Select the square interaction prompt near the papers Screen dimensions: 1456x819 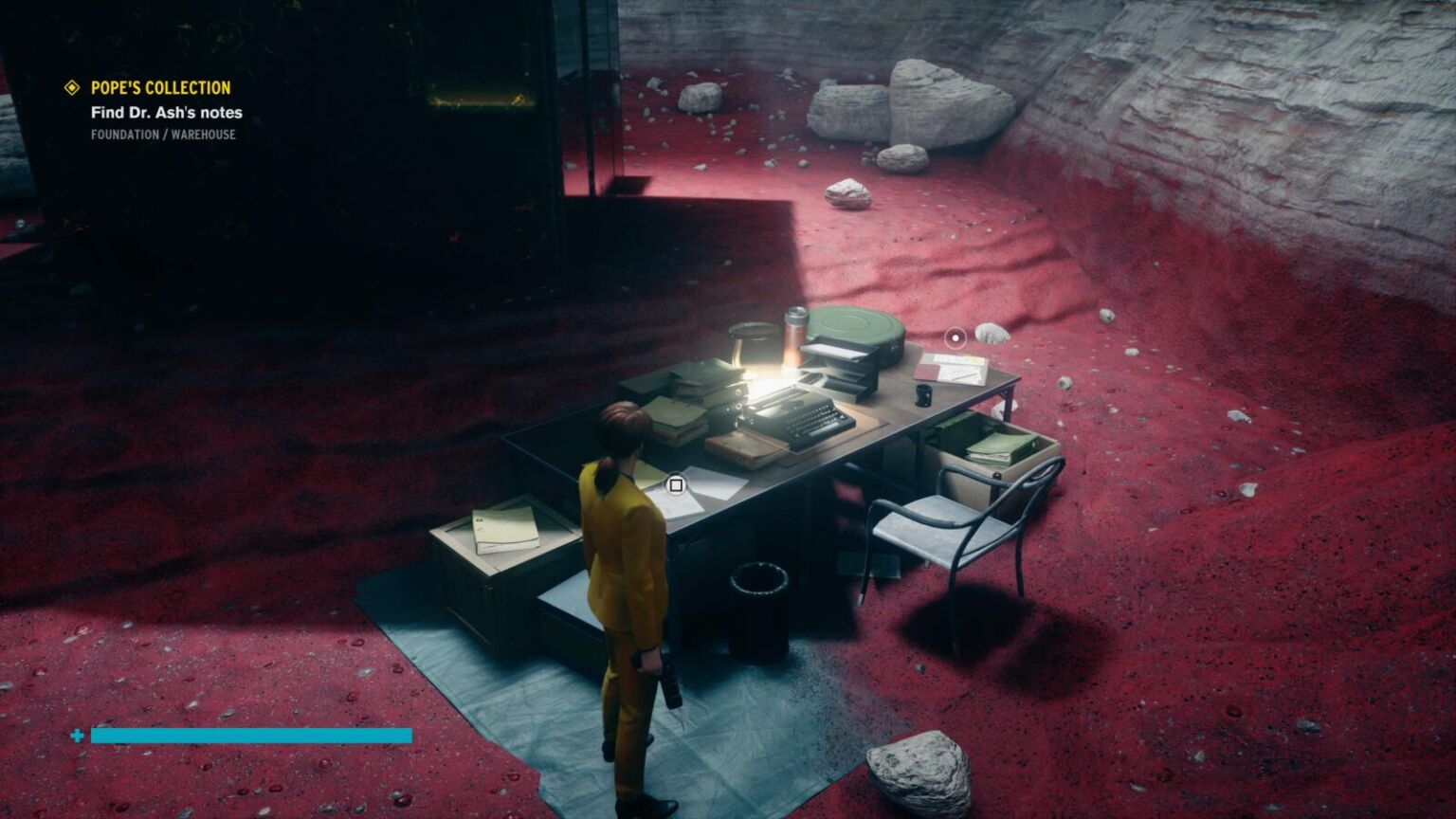click(x=676, y=484)
